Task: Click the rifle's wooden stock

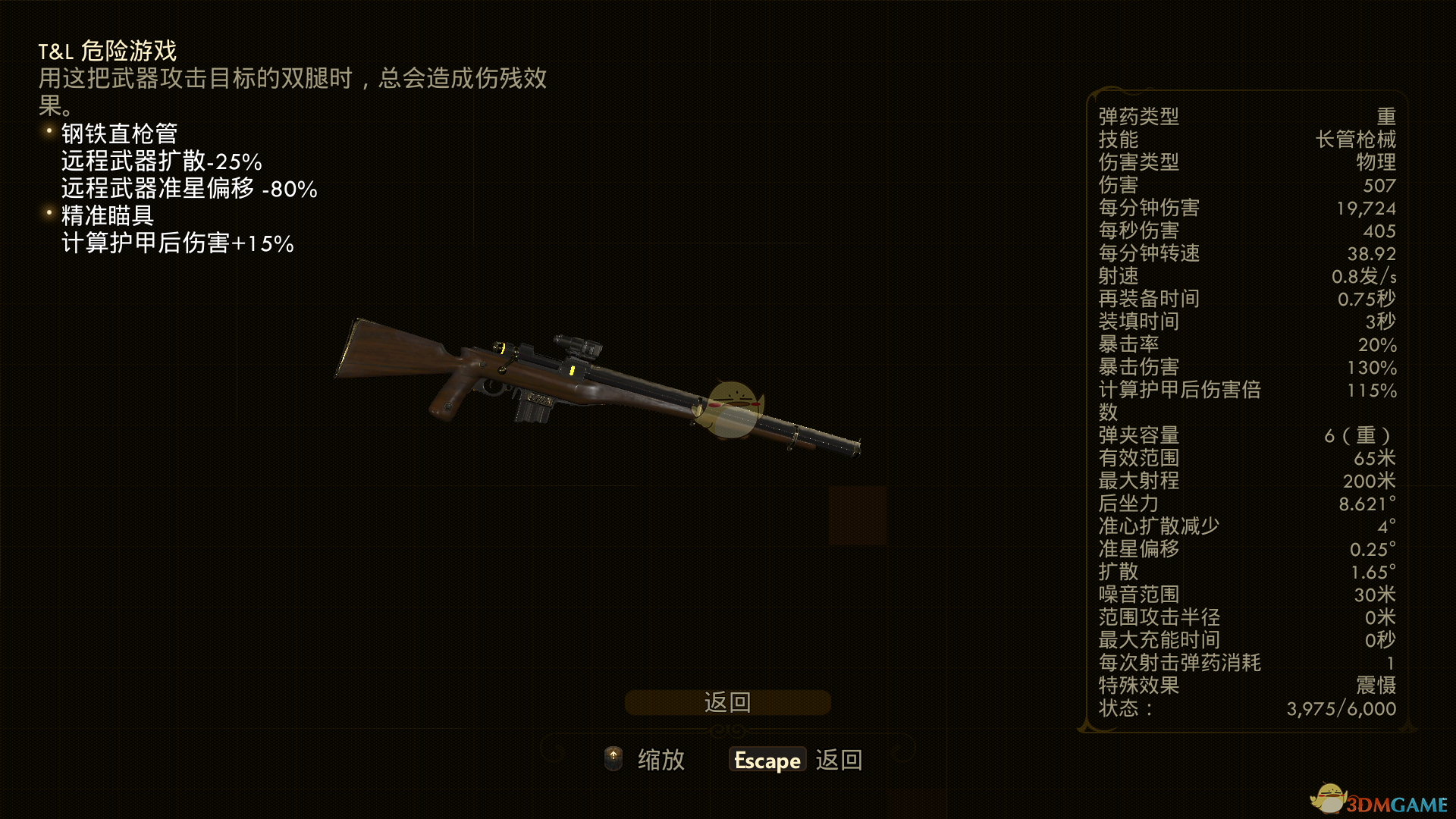Action: [387, 349]
